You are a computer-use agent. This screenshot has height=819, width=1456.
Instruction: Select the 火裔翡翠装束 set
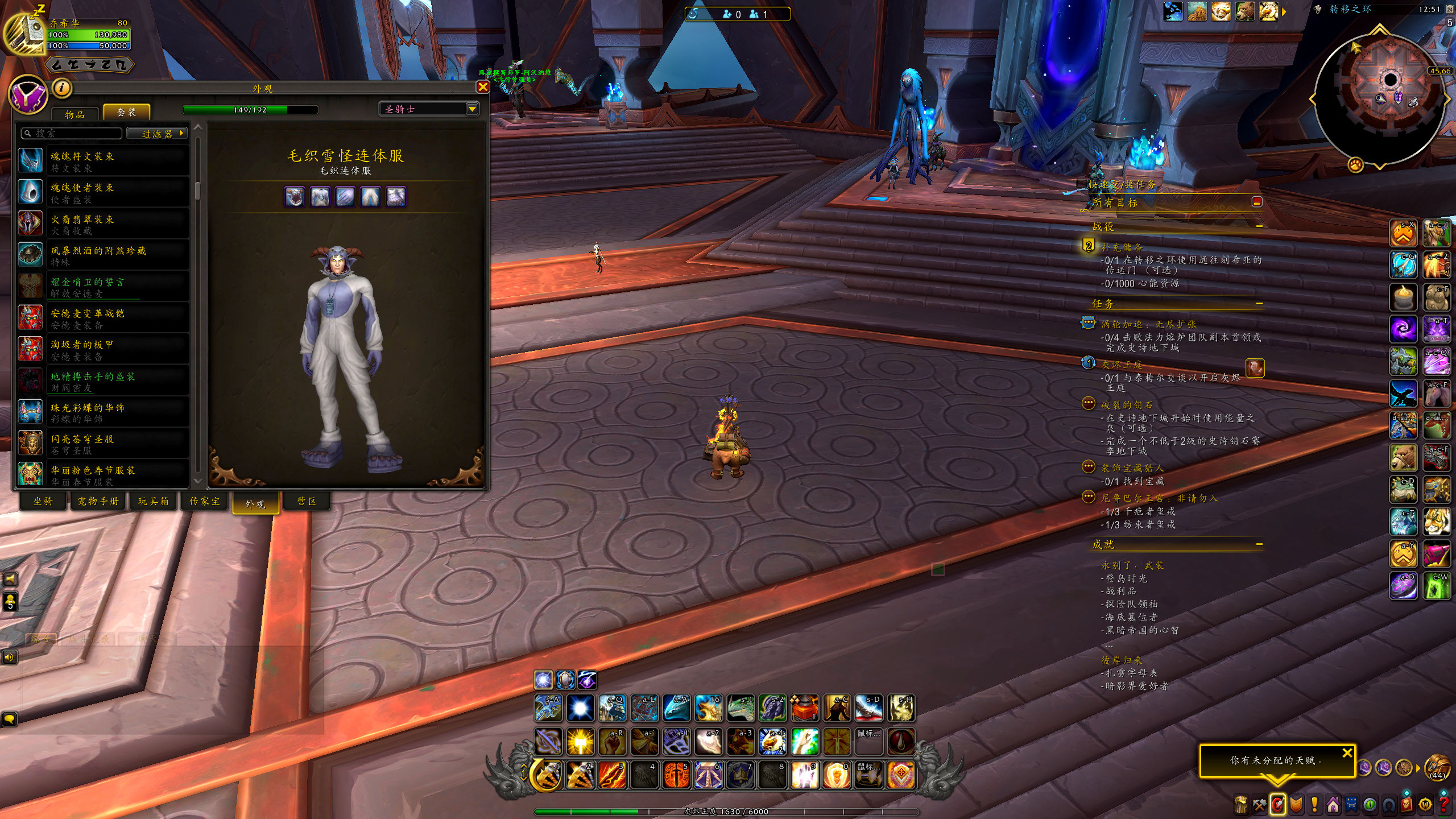tap(103, 224)
